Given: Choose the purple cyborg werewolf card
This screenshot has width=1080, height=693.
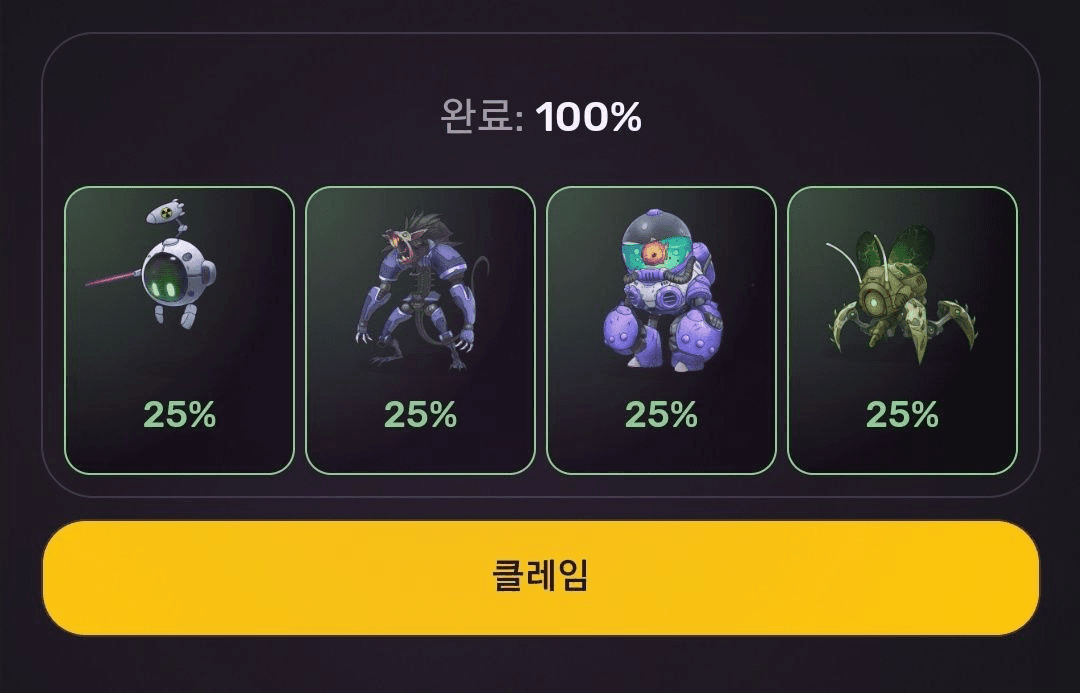Looking at the screenshot, I should 420,330.
